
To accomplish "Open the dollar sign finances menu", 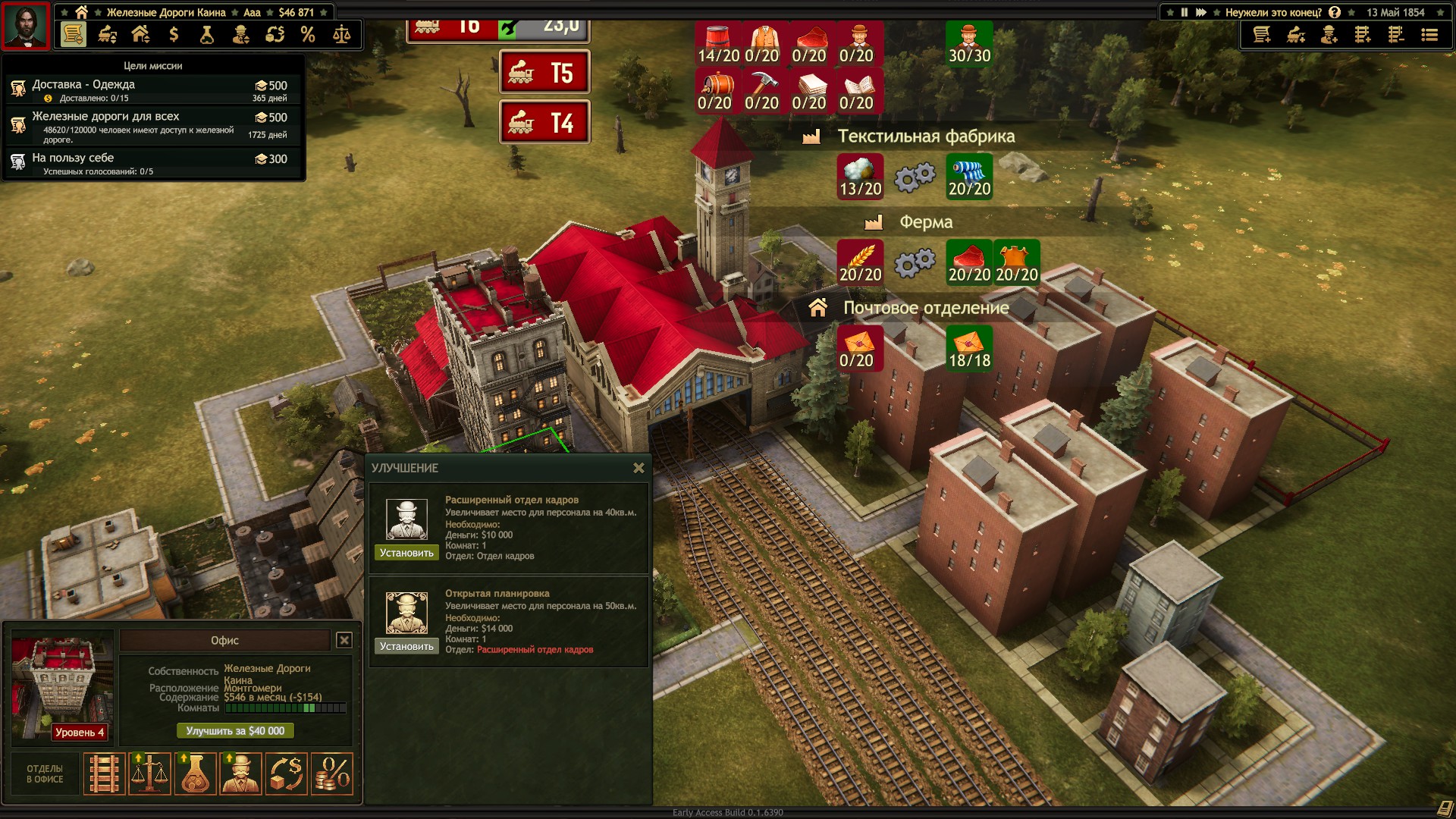I will (174, 34).
